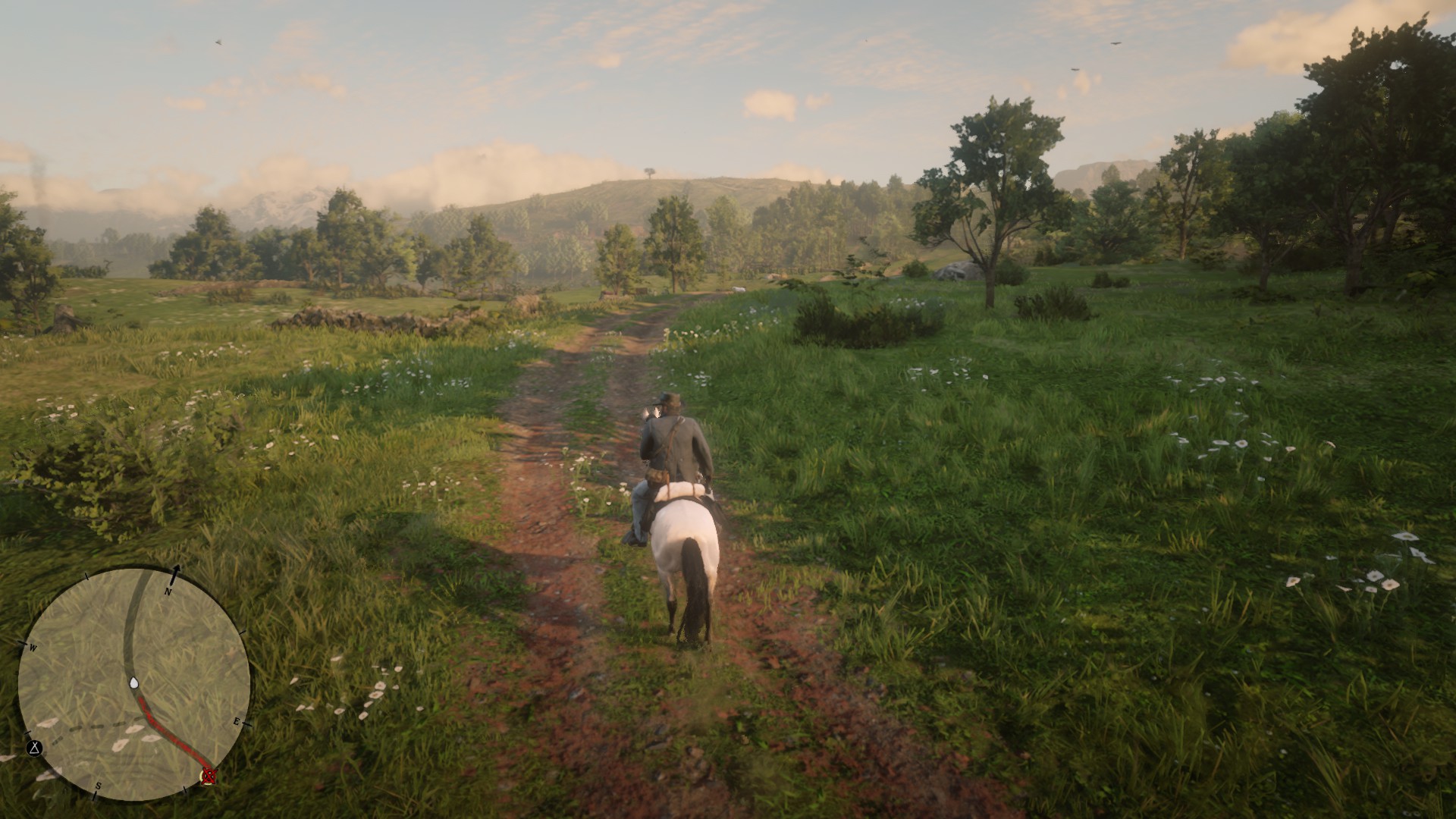Image resolution: width=1456 pixels, height=819 pixels.
Task: Click the black camp tent icon
Action: (34, 748)
